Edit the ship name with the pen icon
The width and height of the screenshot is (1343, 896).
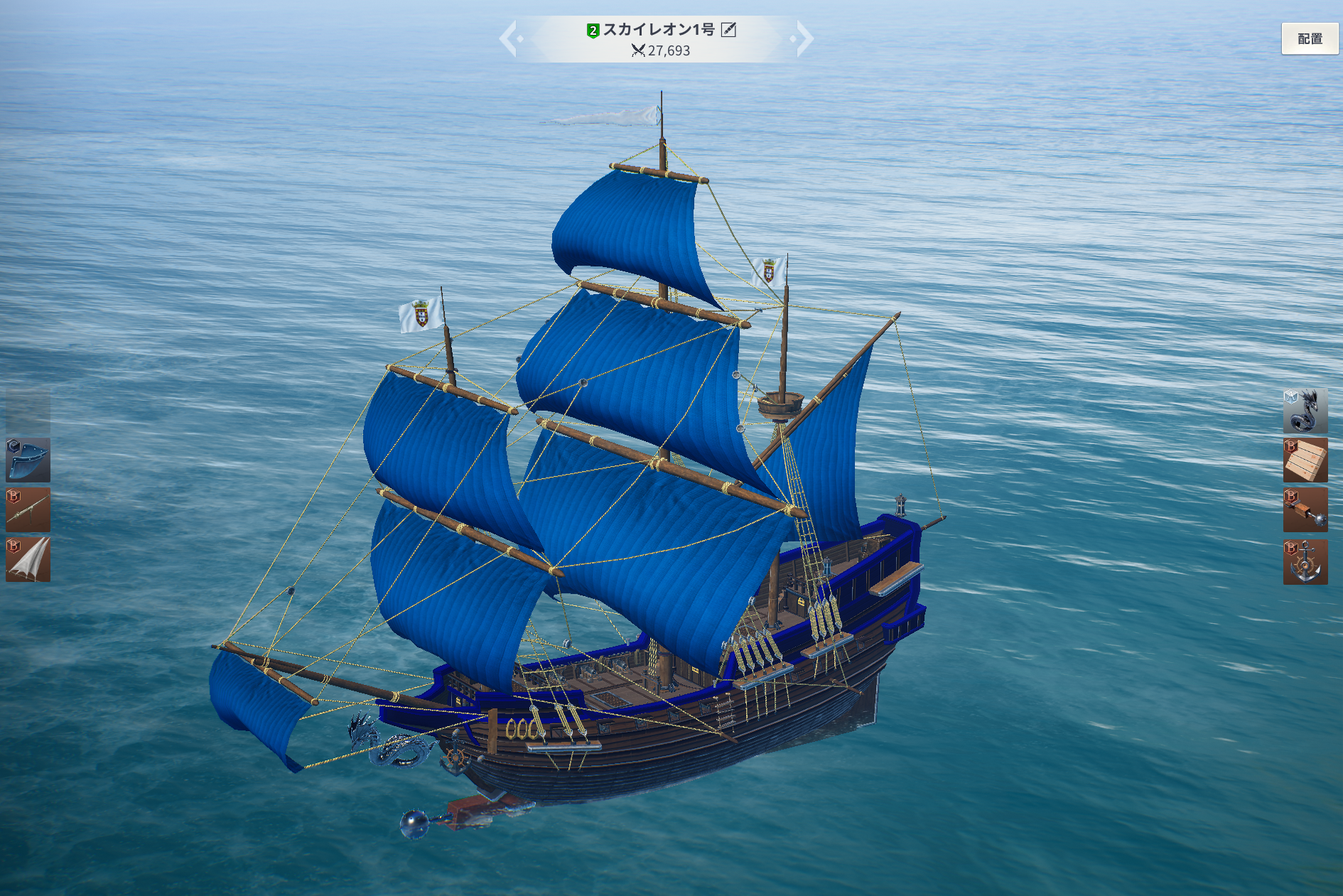(x=728, y=30)
